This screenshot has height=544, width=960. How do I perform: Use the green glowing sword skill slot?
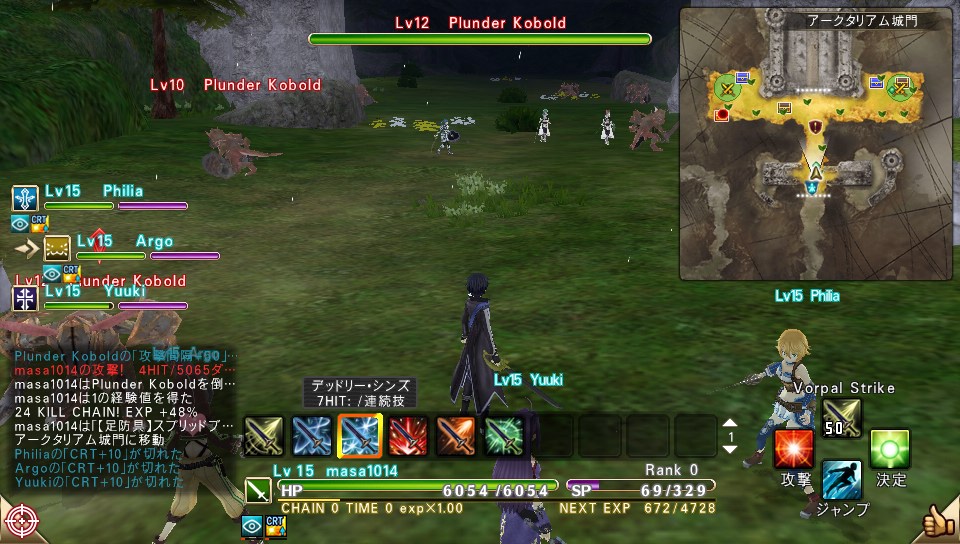(x=503, y=435)
